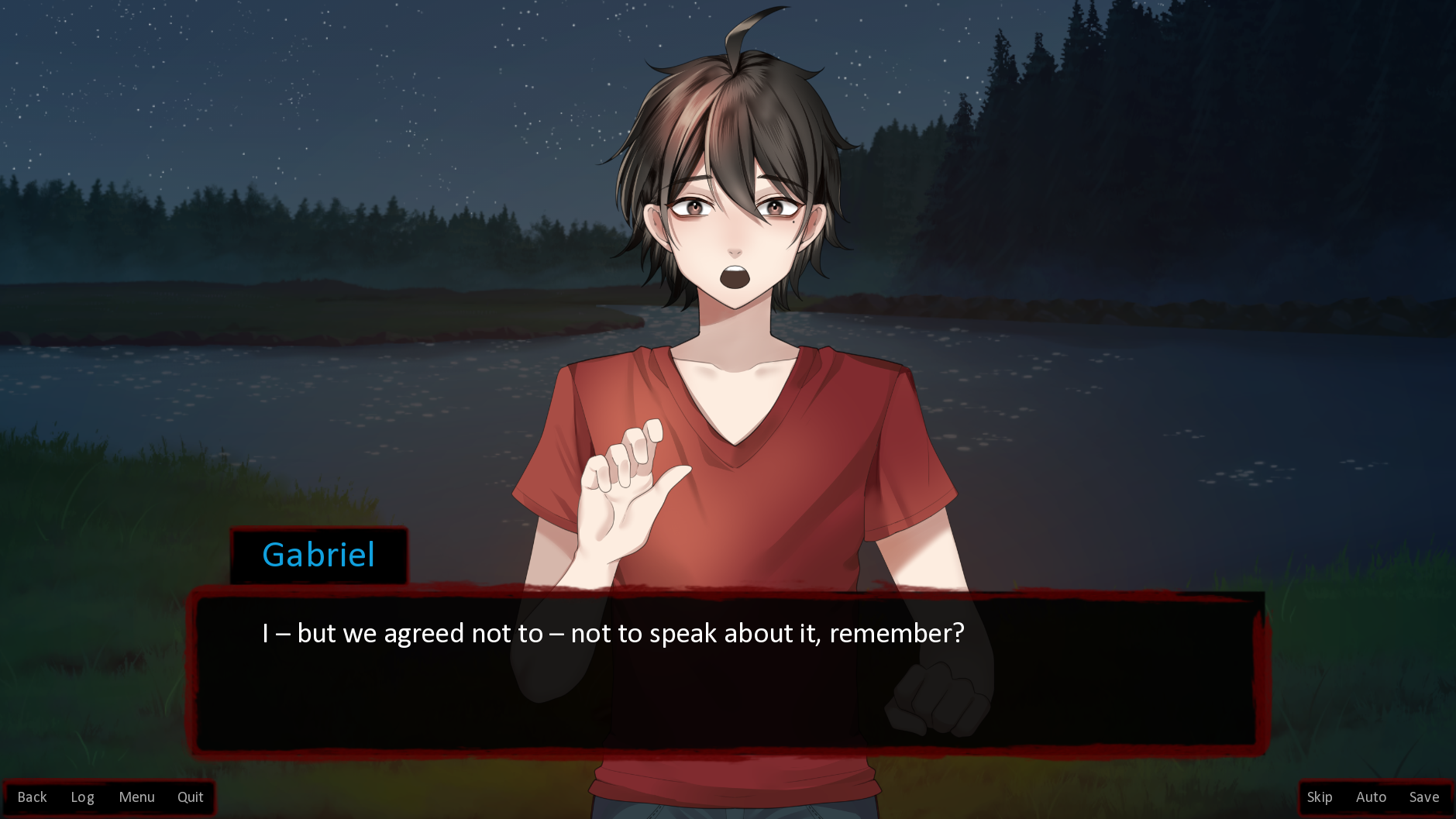The image size is (1456, 819).
Task: Go back to the previous line
Action: pos(32,797)
